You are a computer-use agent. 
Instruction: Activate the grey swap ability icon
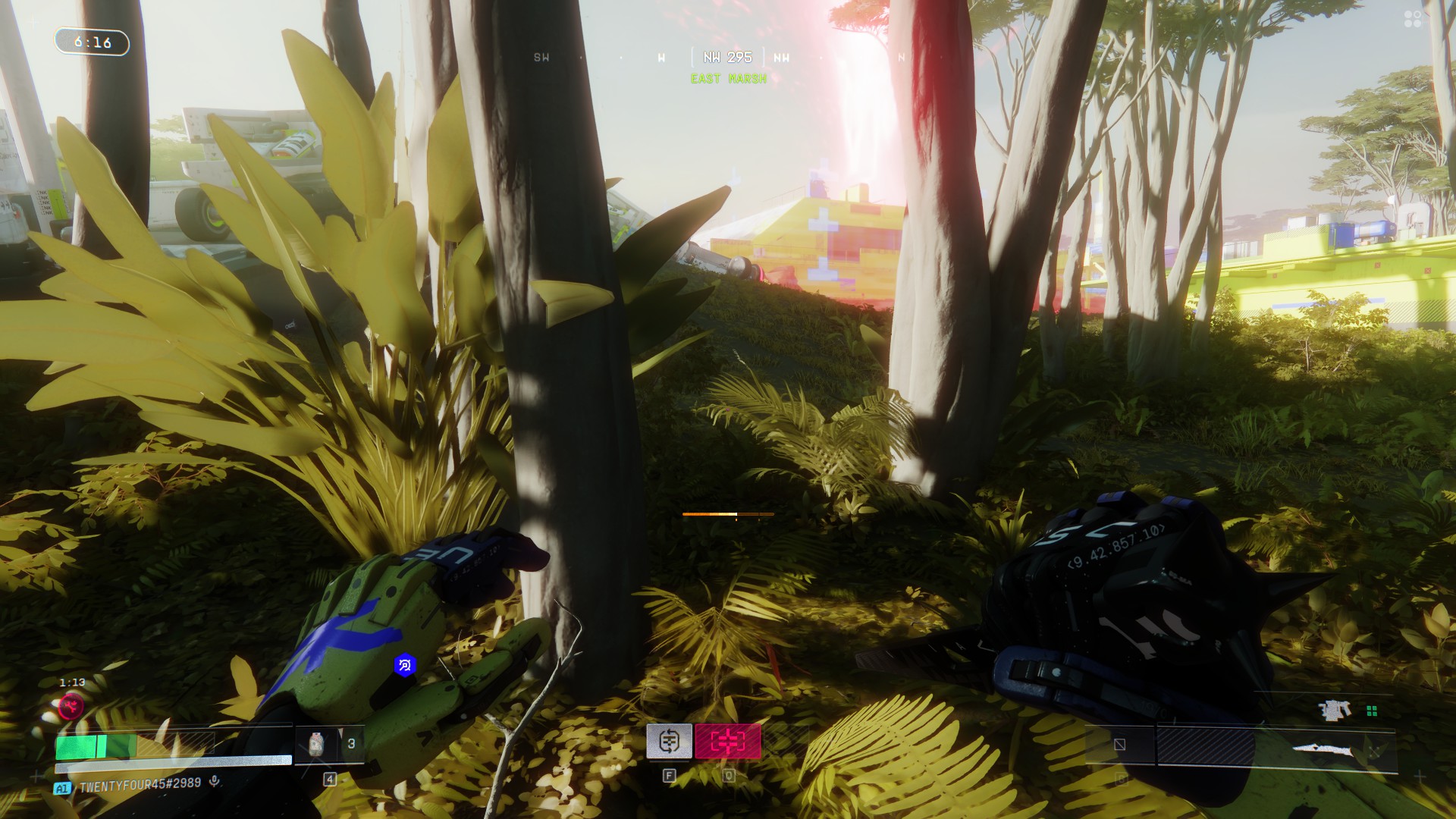point(669,741)
